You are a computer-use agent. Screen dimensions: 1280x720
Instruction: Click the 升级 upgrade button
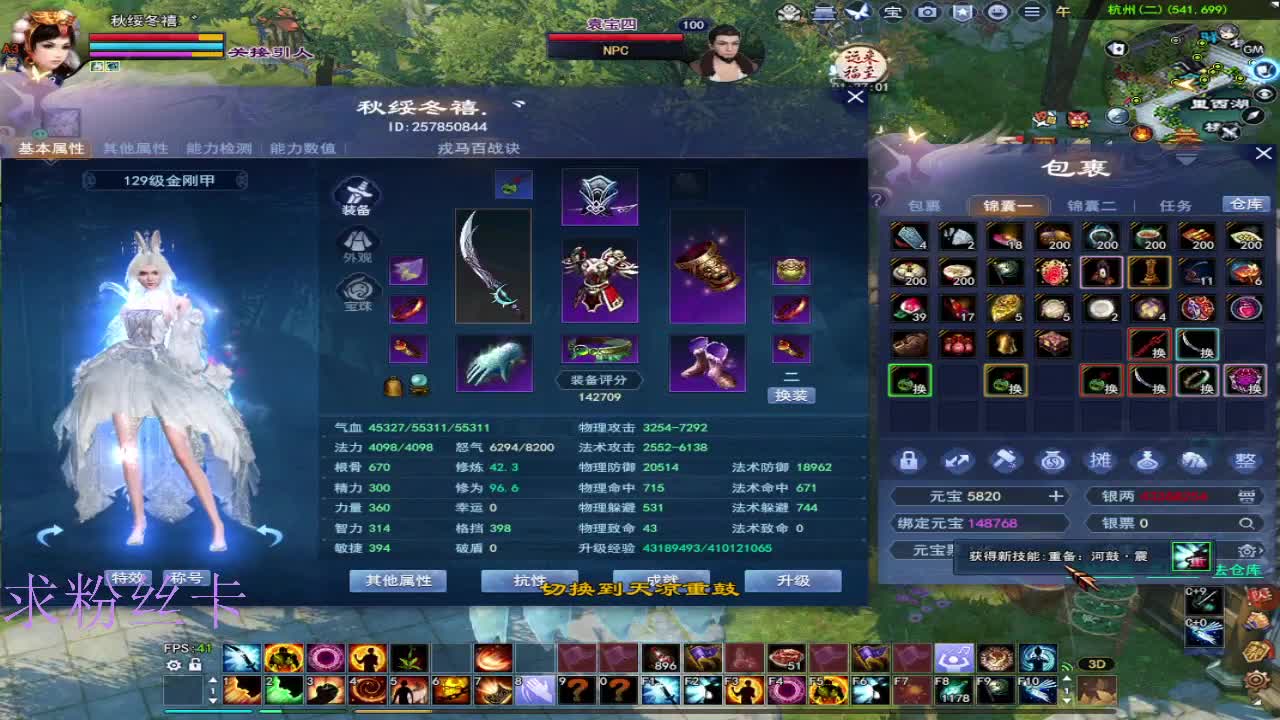(x=793, y=581)
